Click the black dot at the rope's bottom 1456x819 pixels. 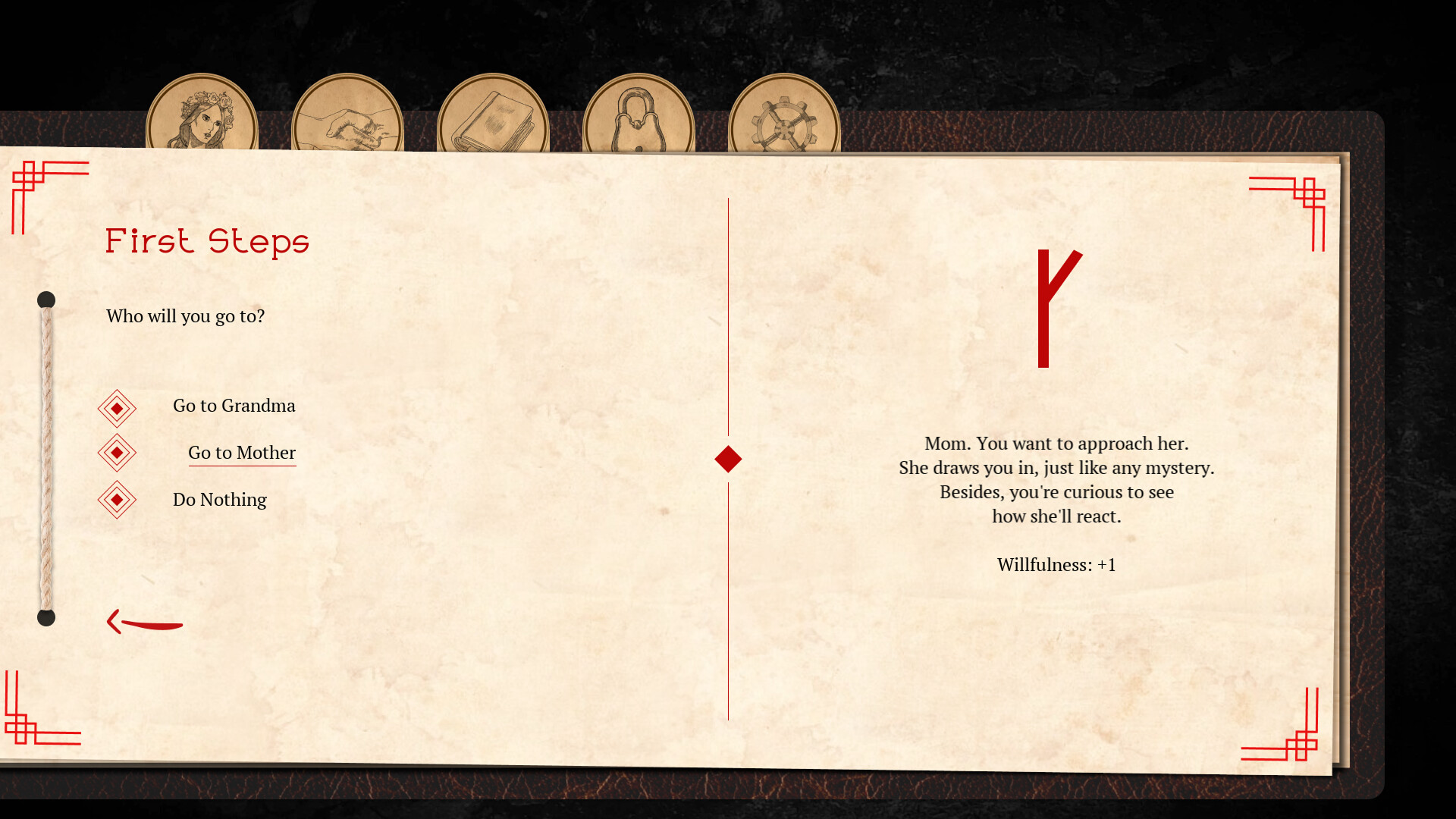(x=47, y=618)
